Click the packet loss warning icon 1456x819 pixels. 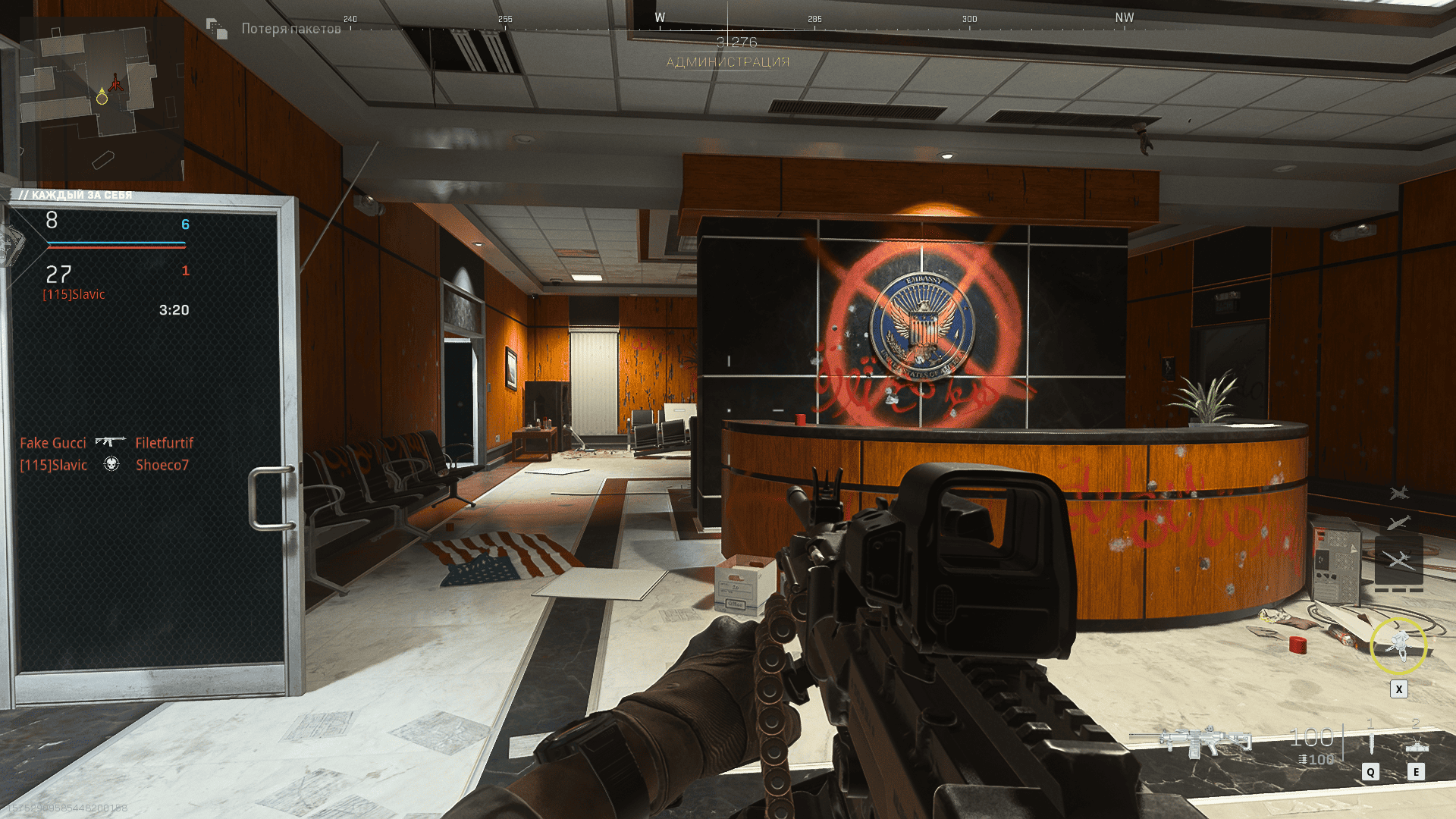[x=217, y=29]
